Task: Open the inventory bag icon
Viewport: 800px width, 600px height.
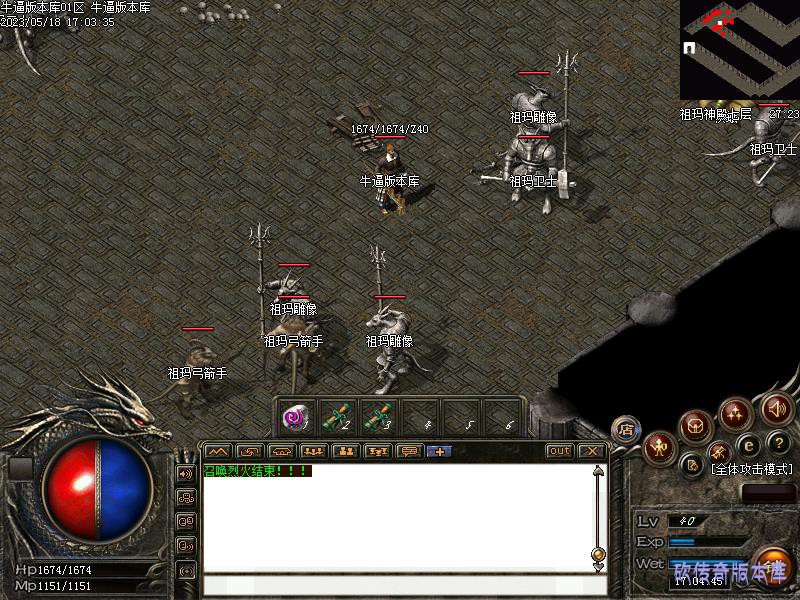Action: 696,427
